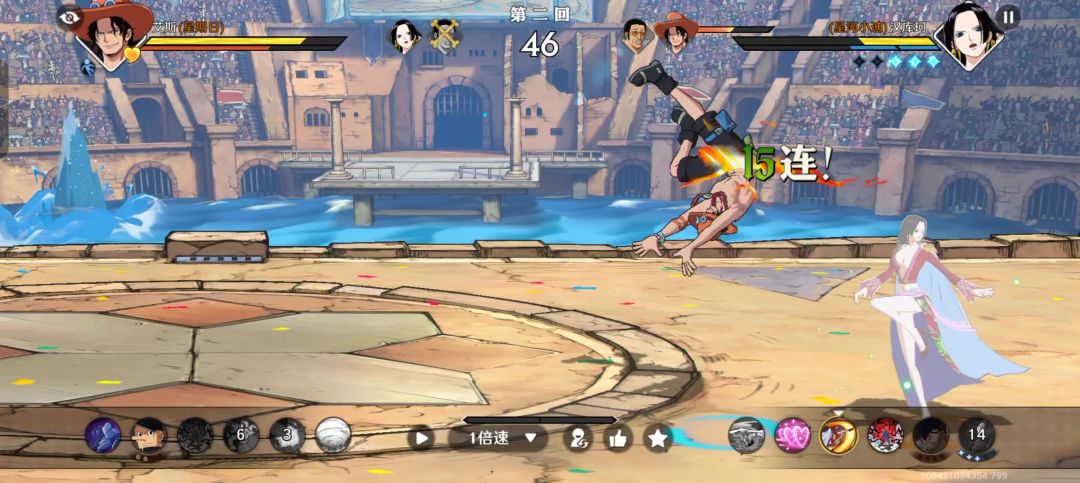Select the crossed-out skull team icon
Screen dimensions: 1080x483
click(x=446, y=36)
